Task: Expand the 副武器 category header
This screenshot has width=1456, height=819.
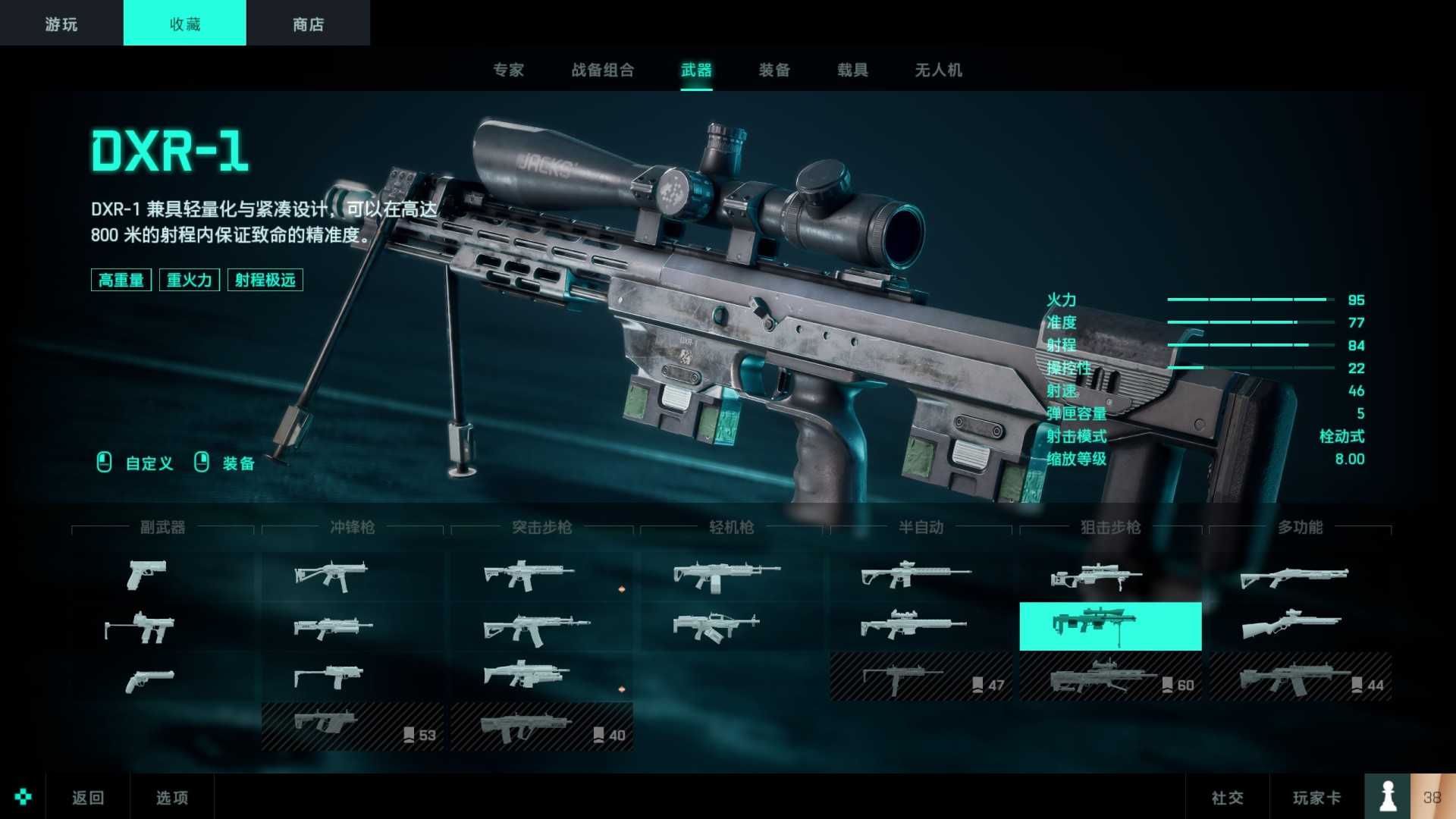Action: click(165, 528)
